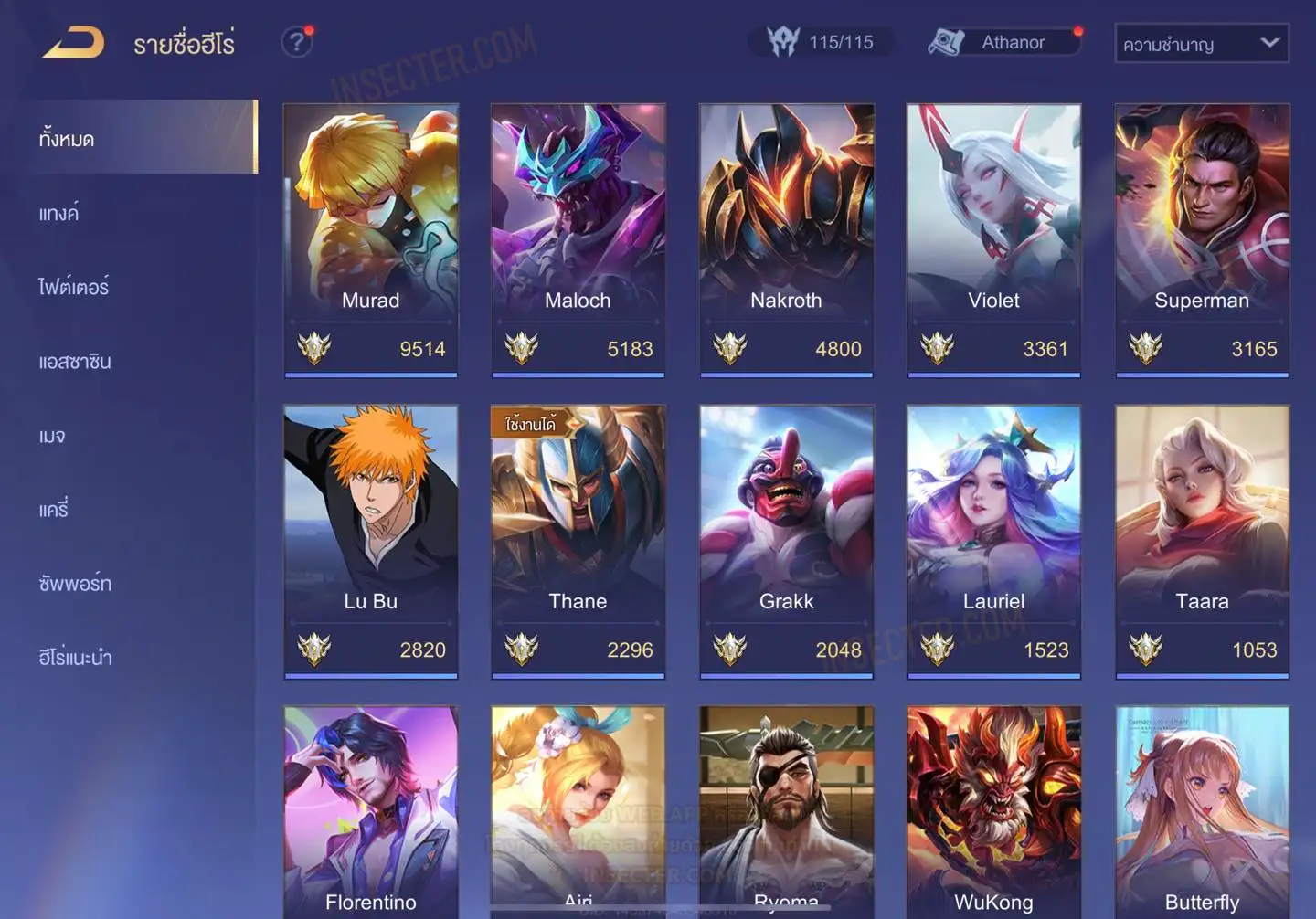The image size is (1316, 919).
Task: Choose the แครี่ category
Action: [54, 509]
